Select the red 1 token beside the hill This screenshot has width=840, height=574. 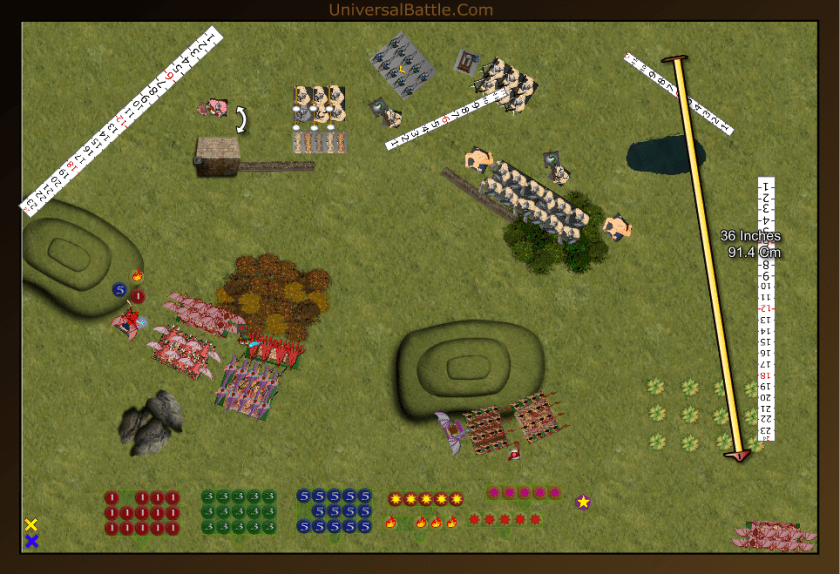[x=138, y=296]
